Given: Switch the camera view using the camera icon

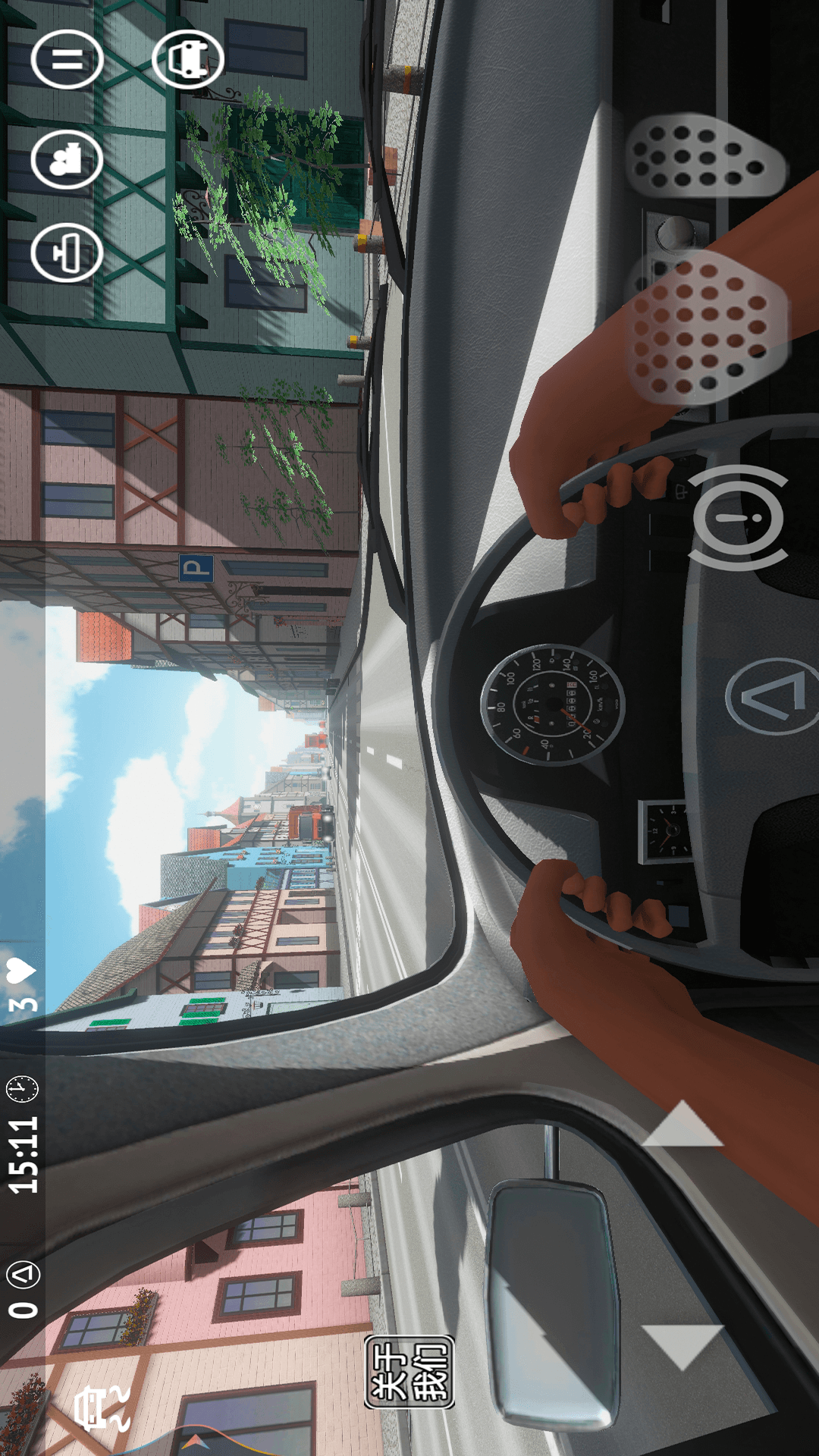Looking at the screenshot, I should tap(67, 159).
